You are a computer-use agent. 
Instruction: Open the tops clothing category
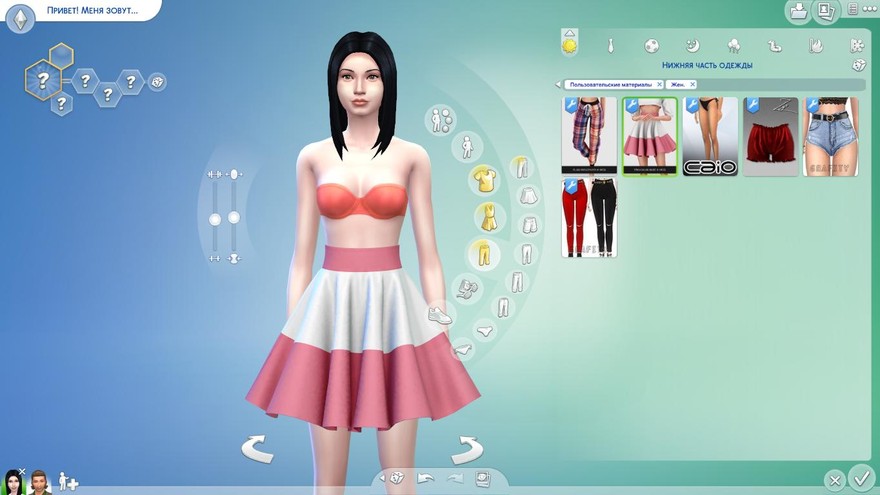click(x=482, y=179)
